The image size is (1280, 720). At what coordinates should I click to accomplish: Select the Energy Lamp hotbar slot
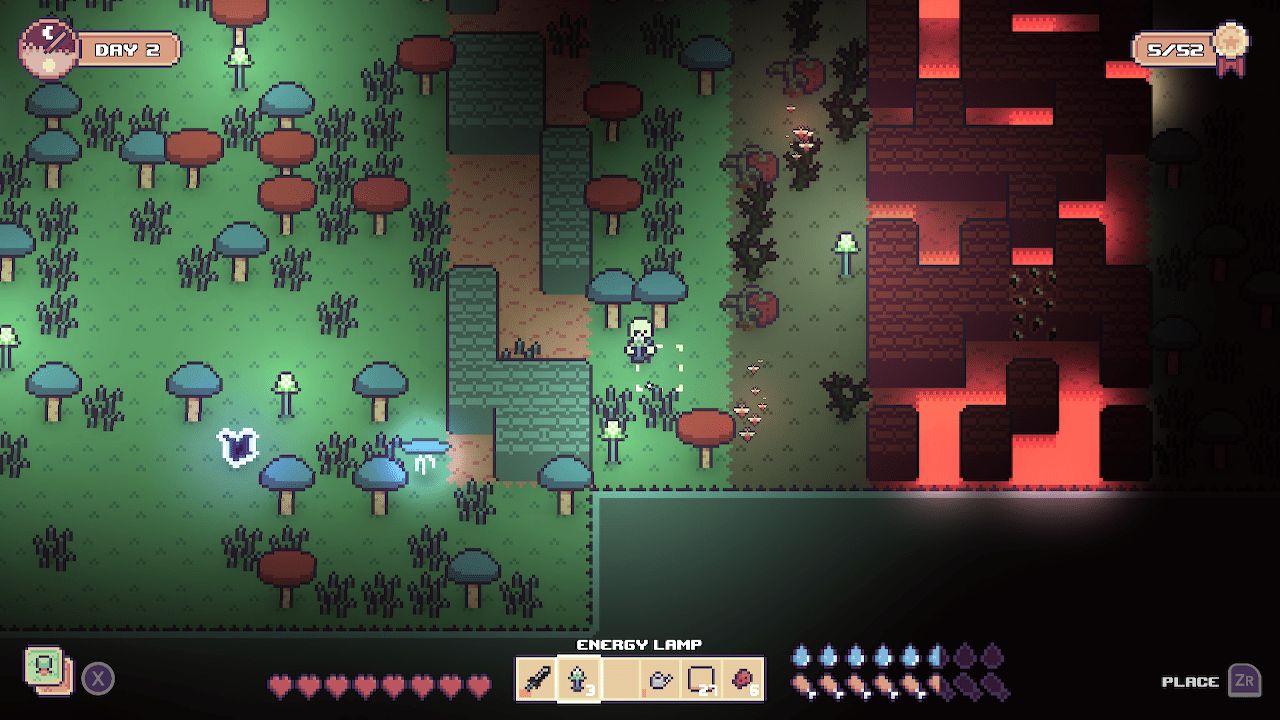click(577, 680)
